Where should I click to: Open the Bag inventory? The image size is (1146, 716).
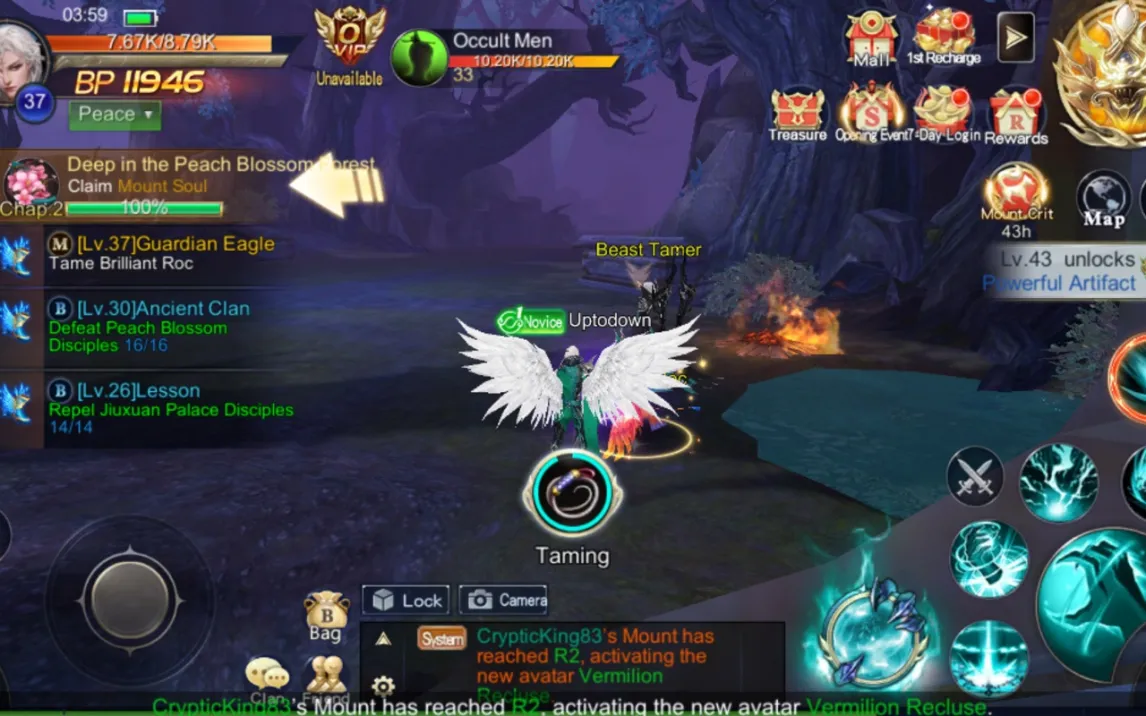click(x=326, y=615)
